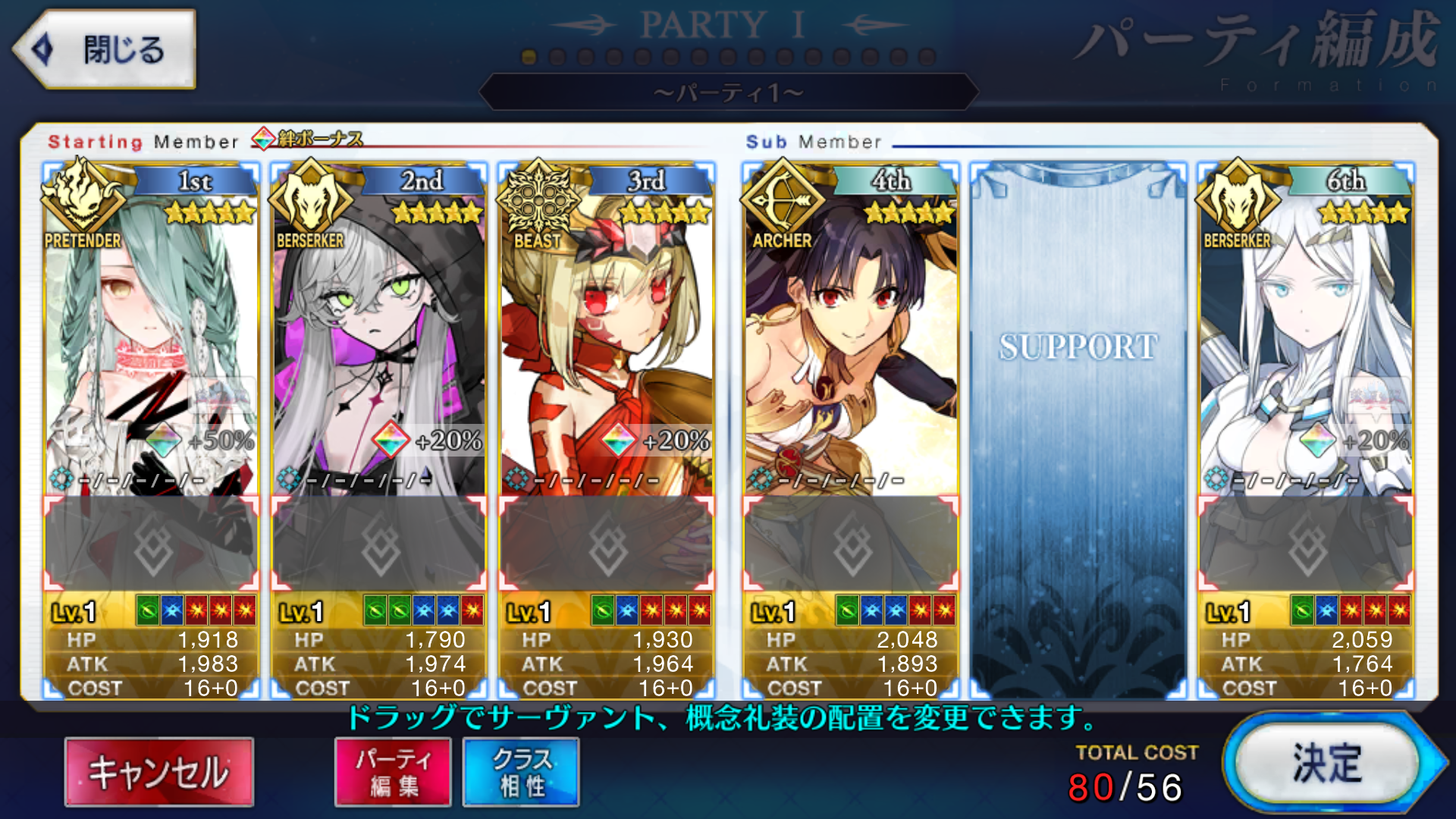
Task: Select the Beast class icon on the 3rd servant
Action: point(540,199)
